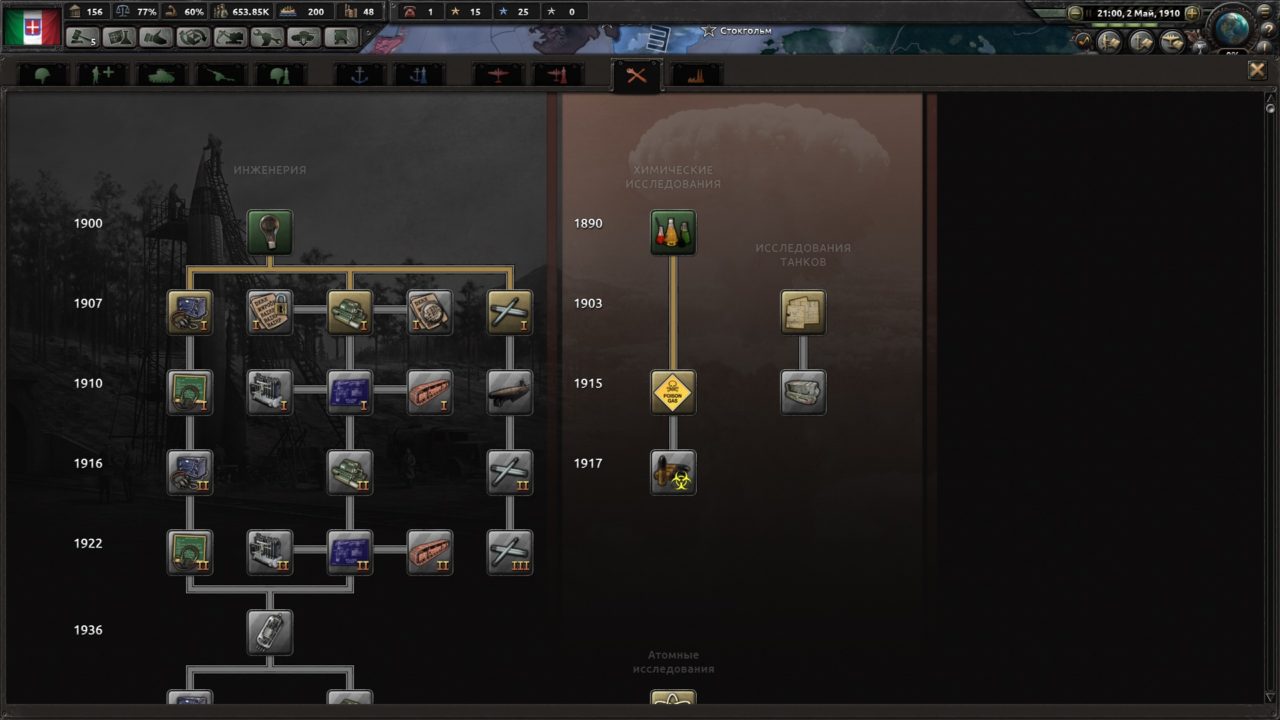Select the basic radio technology icon
The image size is (1280, 720).
[191, 311]
